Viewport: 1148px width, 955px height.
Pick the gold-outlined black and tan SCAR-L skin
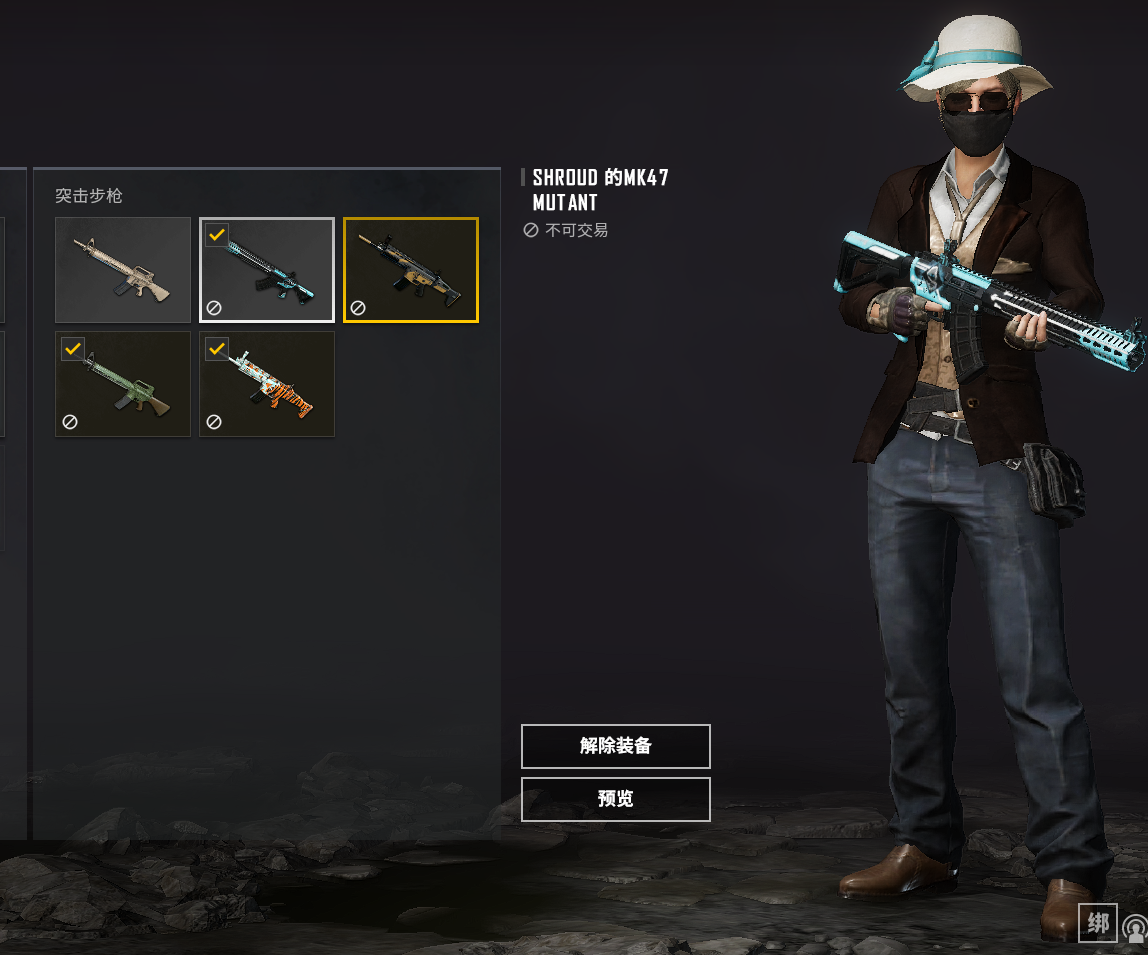point(411,270)
